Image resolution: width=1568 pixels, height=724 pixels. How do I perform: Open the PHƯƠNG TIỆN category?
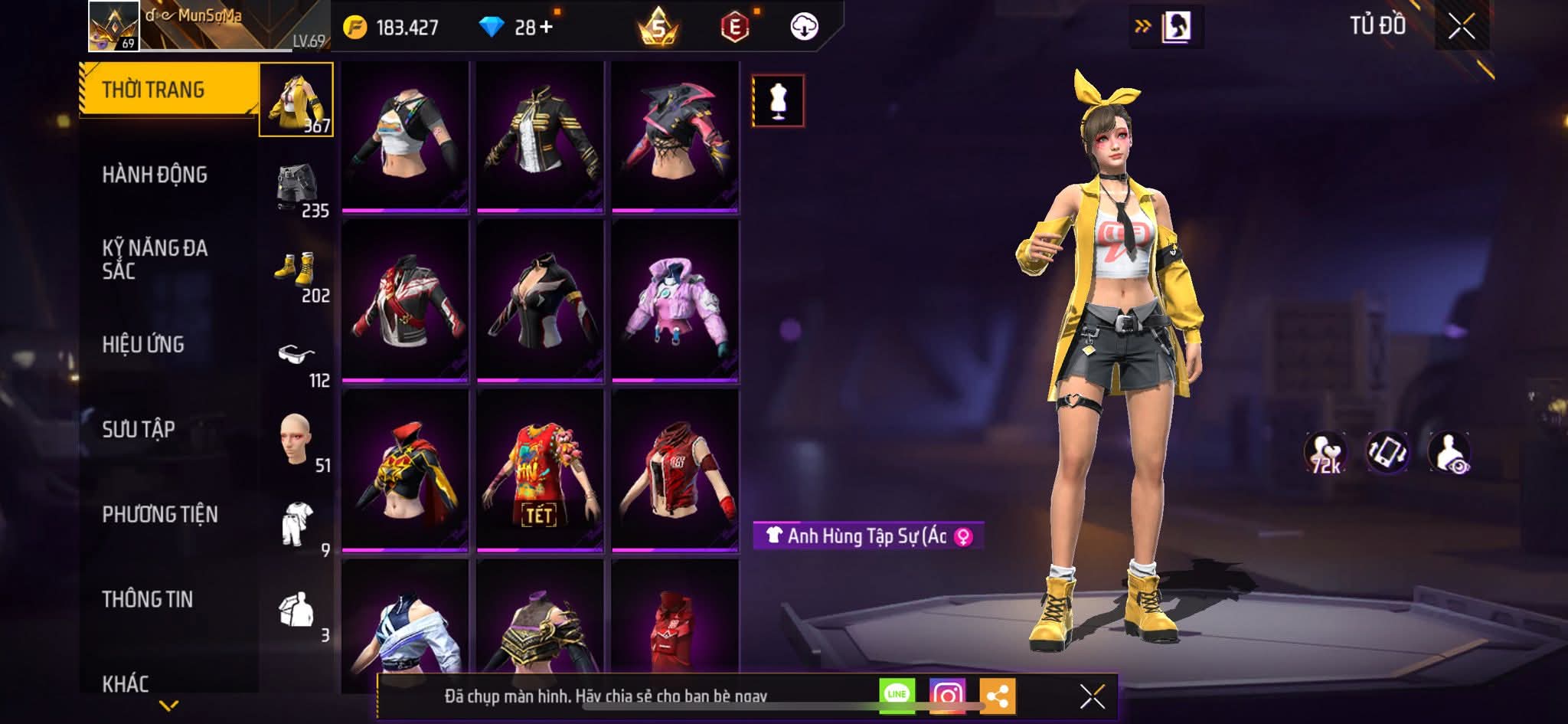[160, 515]
